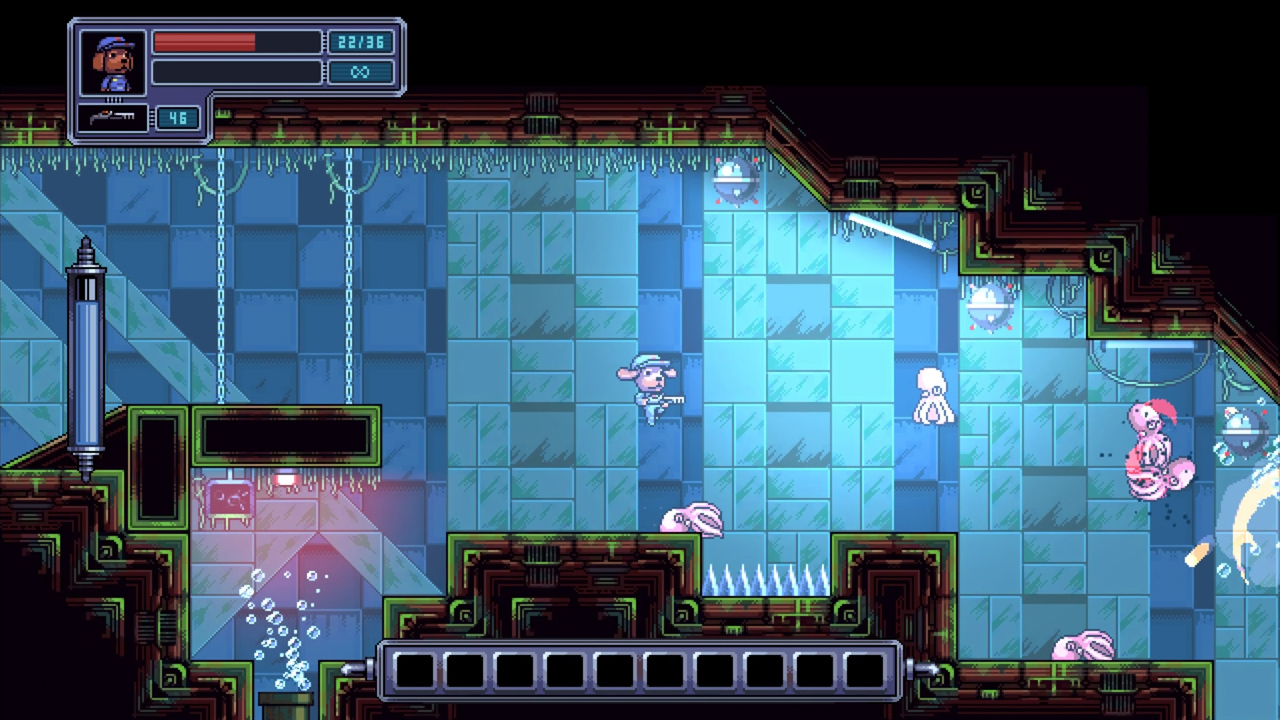1280x720 pixels.
Task: Click the red glowing monitor device
Action: [228, 498]
